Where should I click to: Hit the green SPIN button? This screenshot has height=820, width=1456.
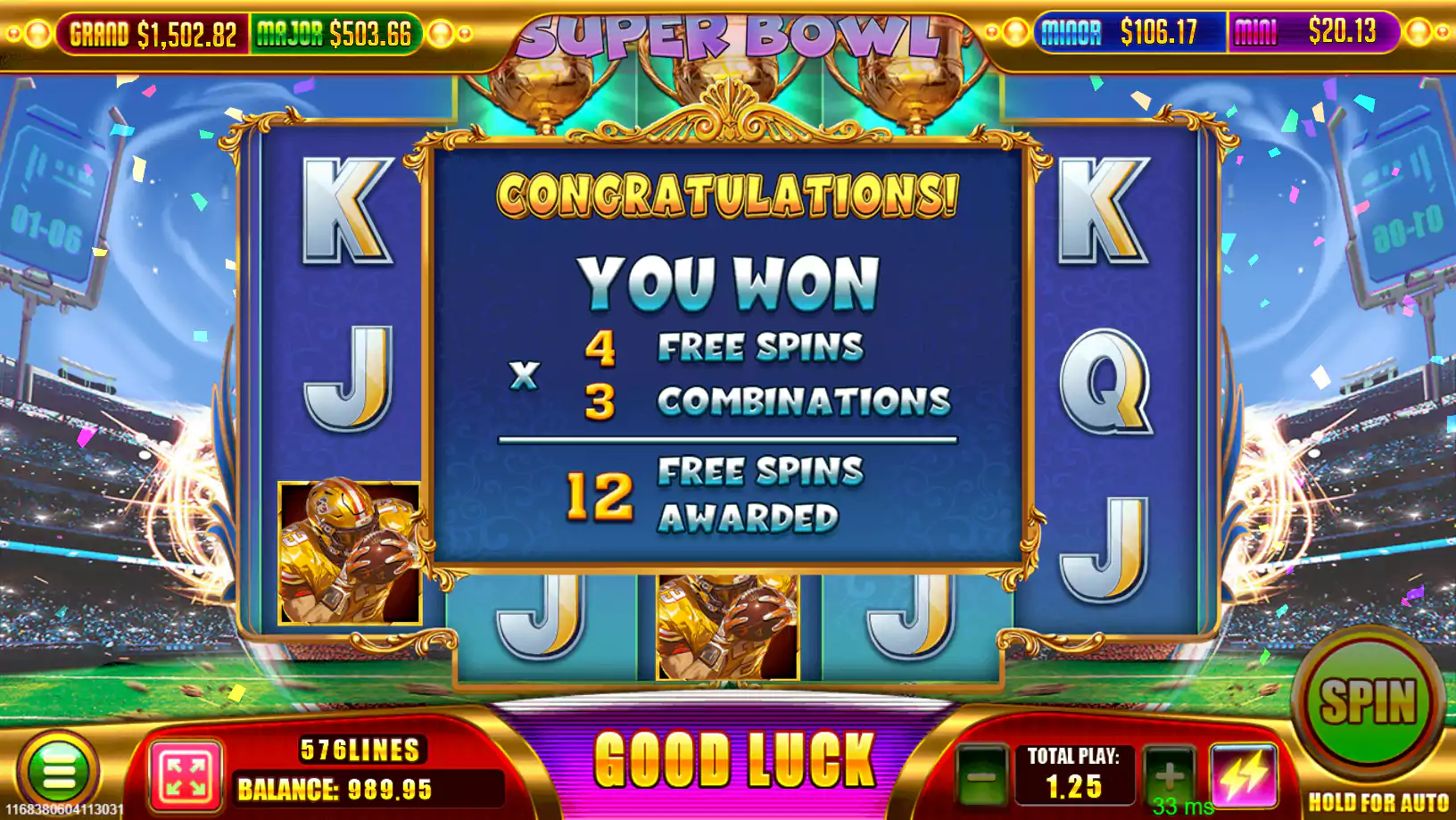coord(1367,700)
